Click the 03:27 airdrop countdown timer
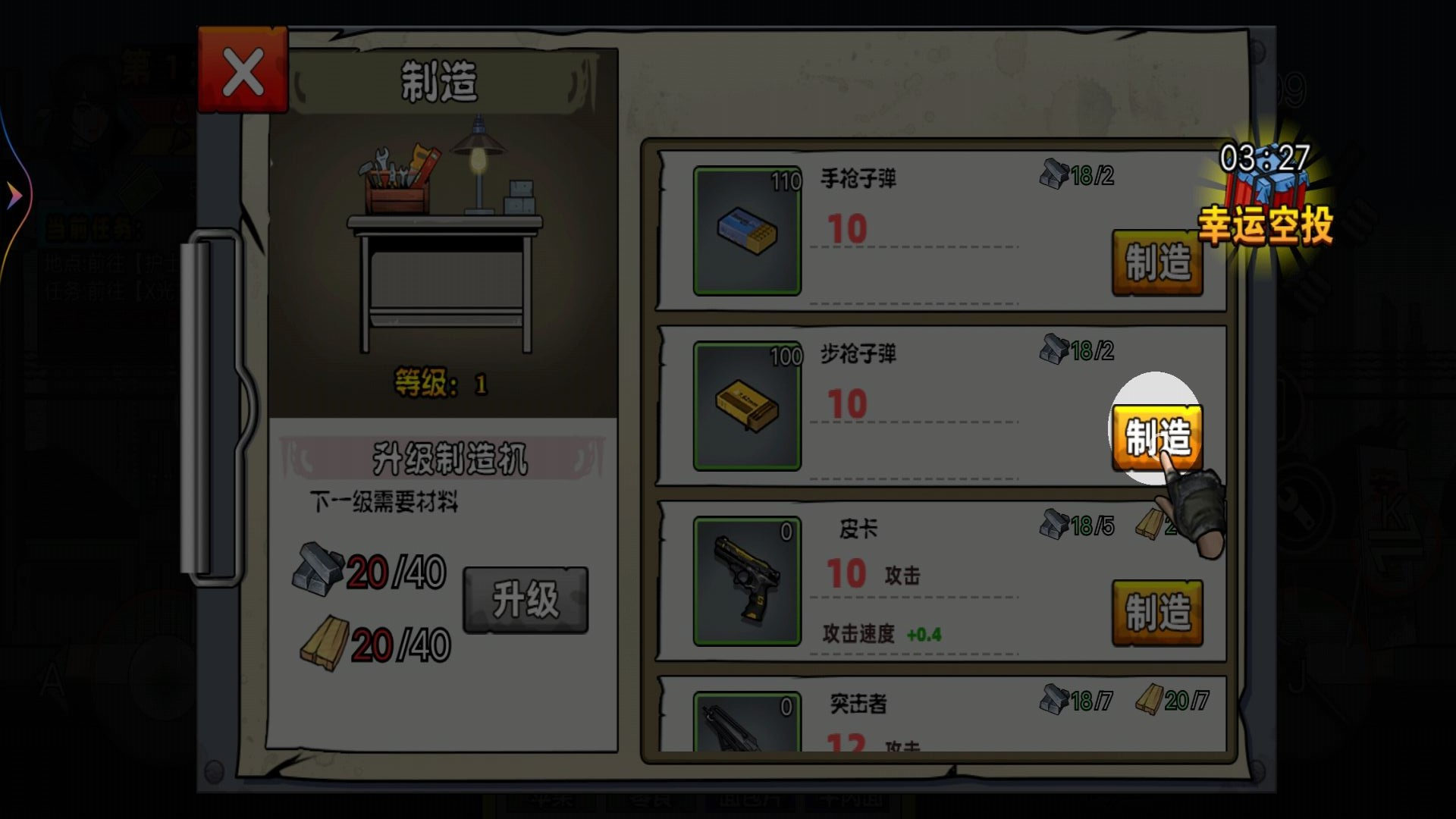1456x819 pixels. 1266,155
